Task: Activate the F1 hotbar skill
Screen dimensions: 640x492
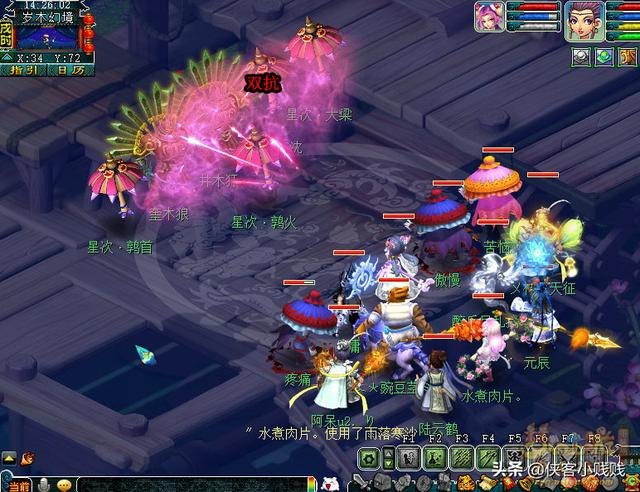Action: [x=408, y=458]
